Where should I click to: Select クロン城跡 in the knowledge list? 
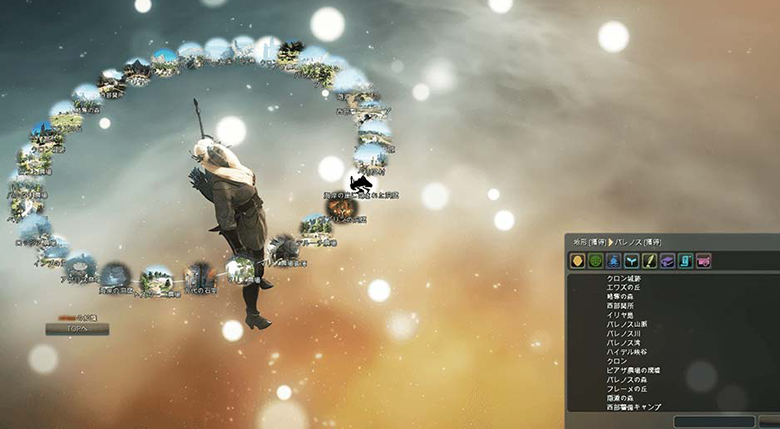click(x=625, y=279)
